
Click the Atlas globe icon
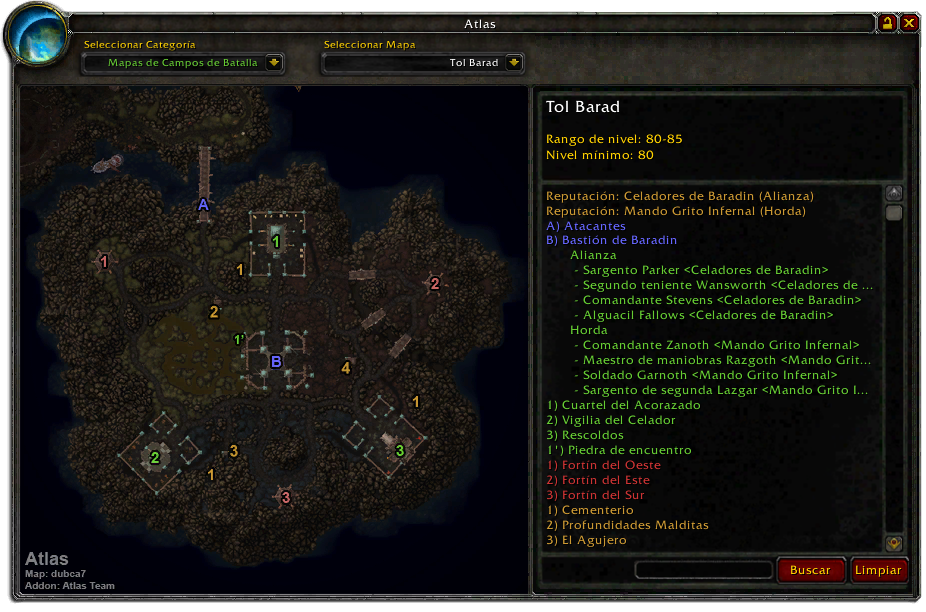(x=37, y=36)
